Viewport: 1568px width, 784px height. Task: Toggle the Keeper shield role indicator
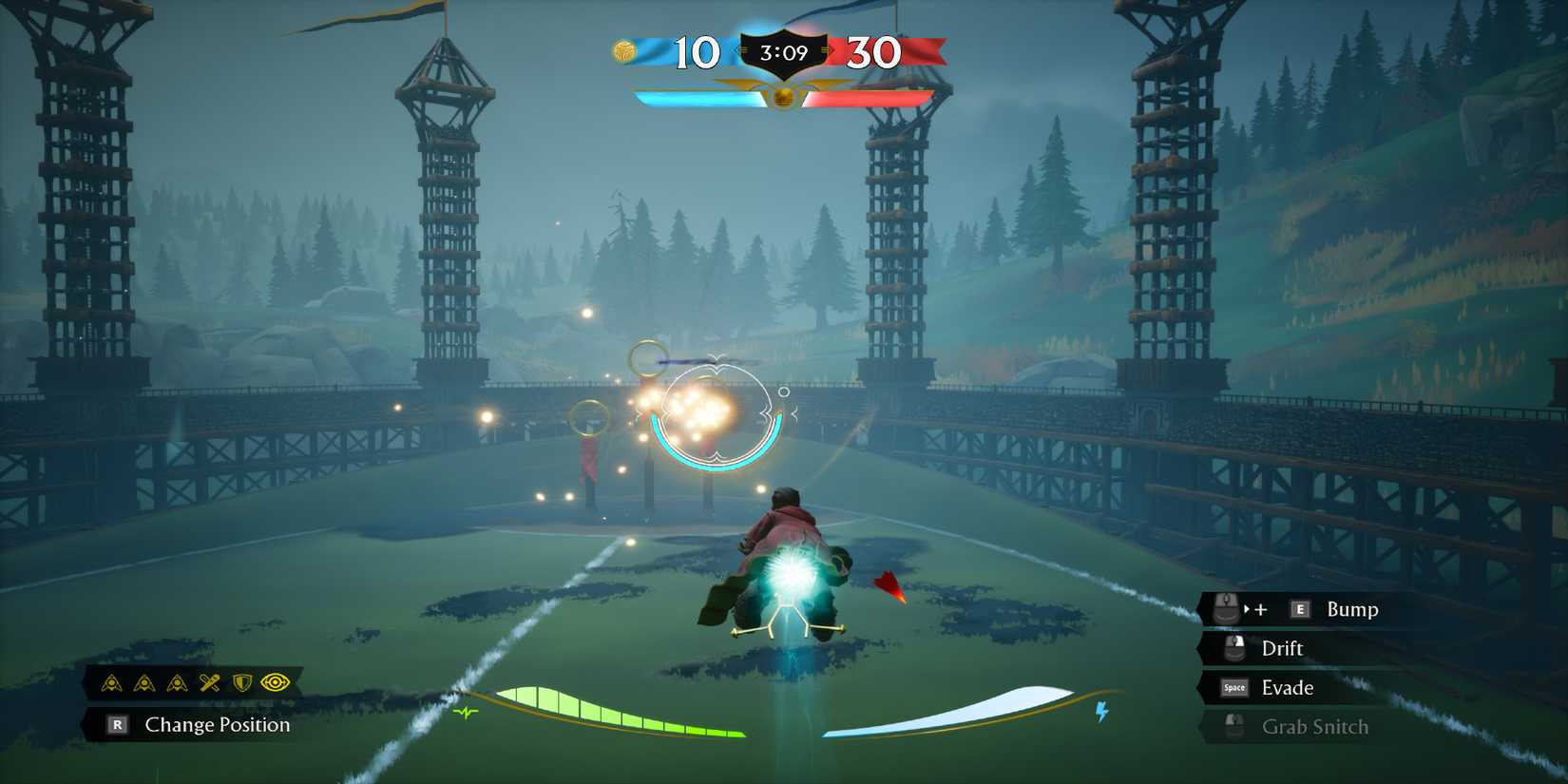point(242,683)
